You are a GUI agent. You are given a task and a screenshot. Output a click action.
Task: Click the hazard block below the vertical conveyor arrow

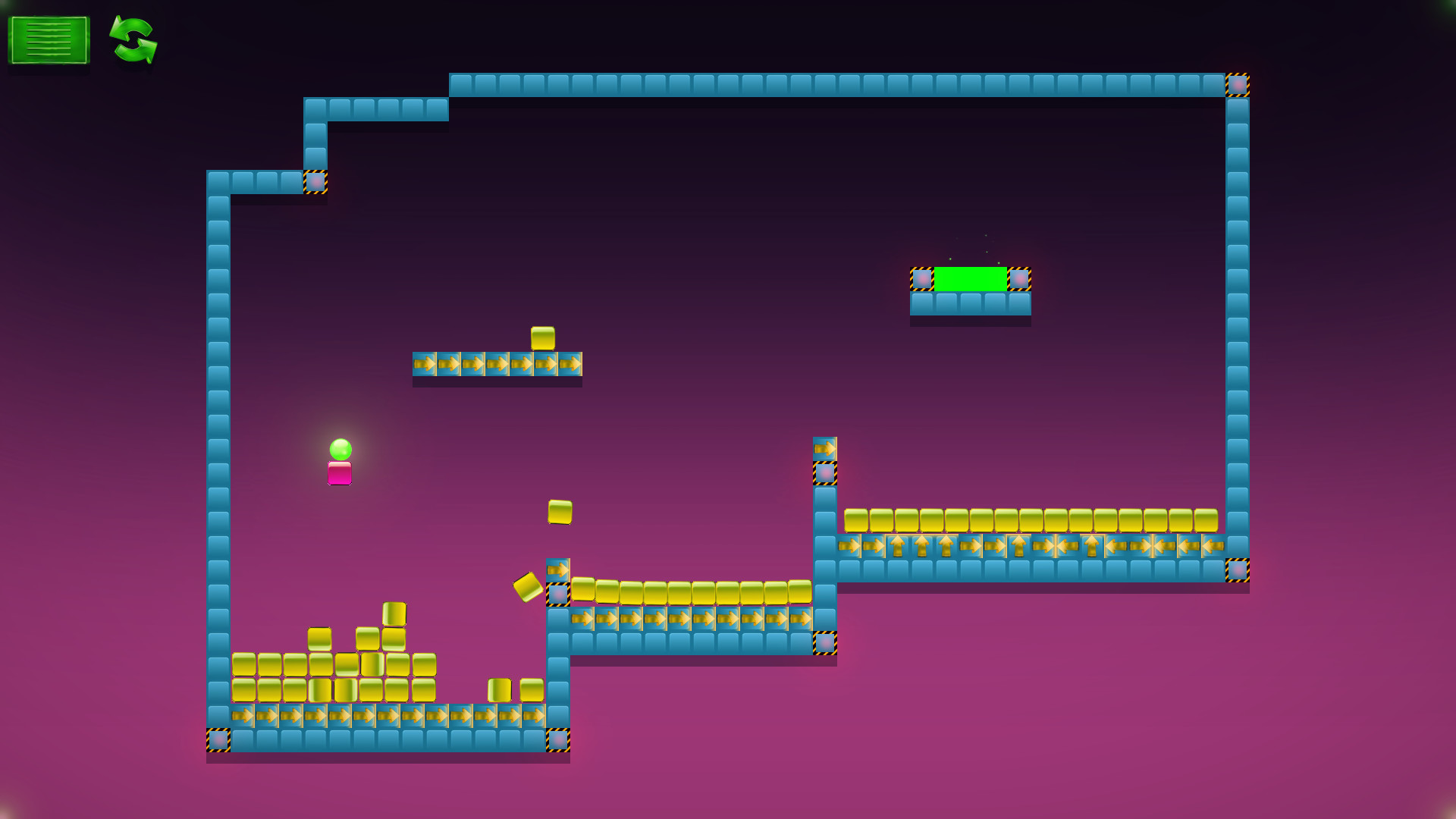(x=824, y=472)
